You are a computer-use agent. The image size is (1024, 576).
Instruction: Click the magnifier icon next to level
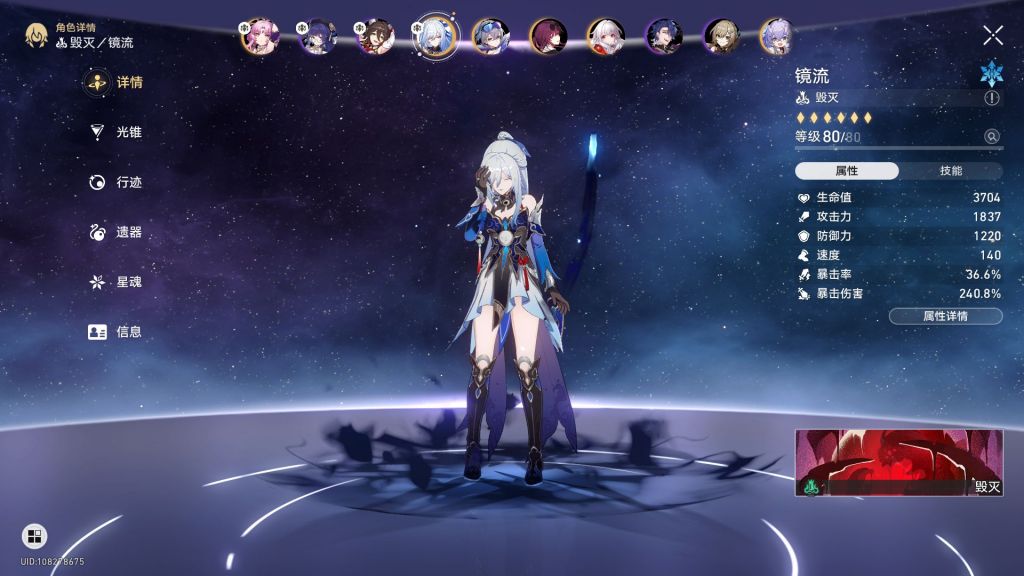pyautogui.click(x=991, y=137)
